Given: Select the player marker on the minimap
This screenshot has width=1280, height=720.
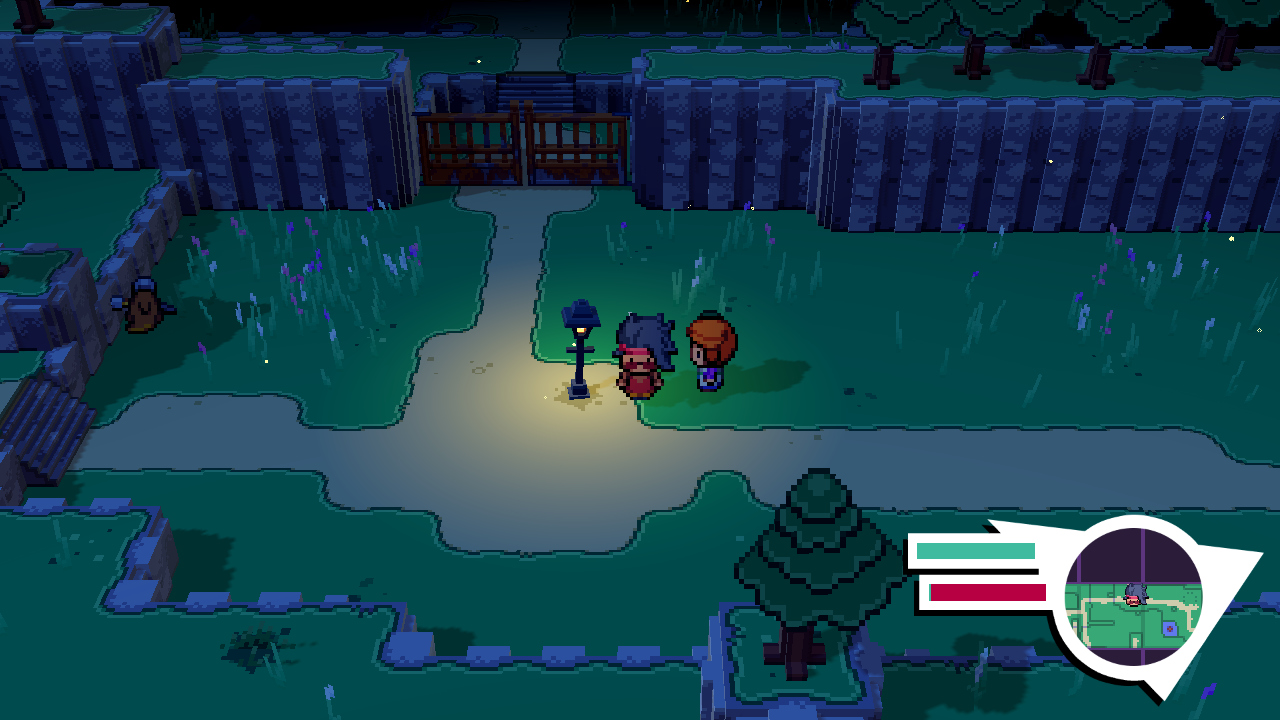Looking at the screenshot, I should [1133, 592].
